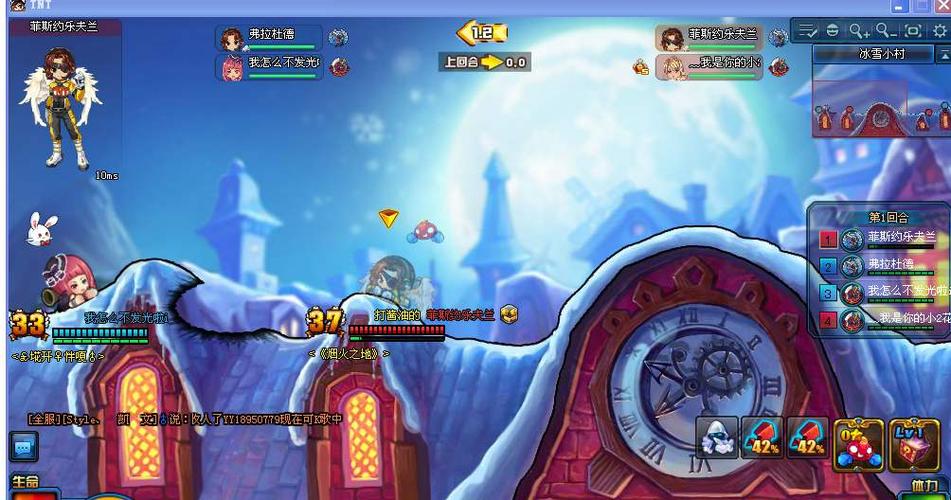Select turn-order row 1 菲斯约乐夫兰
The height and width of the screenshot is (500, 951).
(878, 238)
